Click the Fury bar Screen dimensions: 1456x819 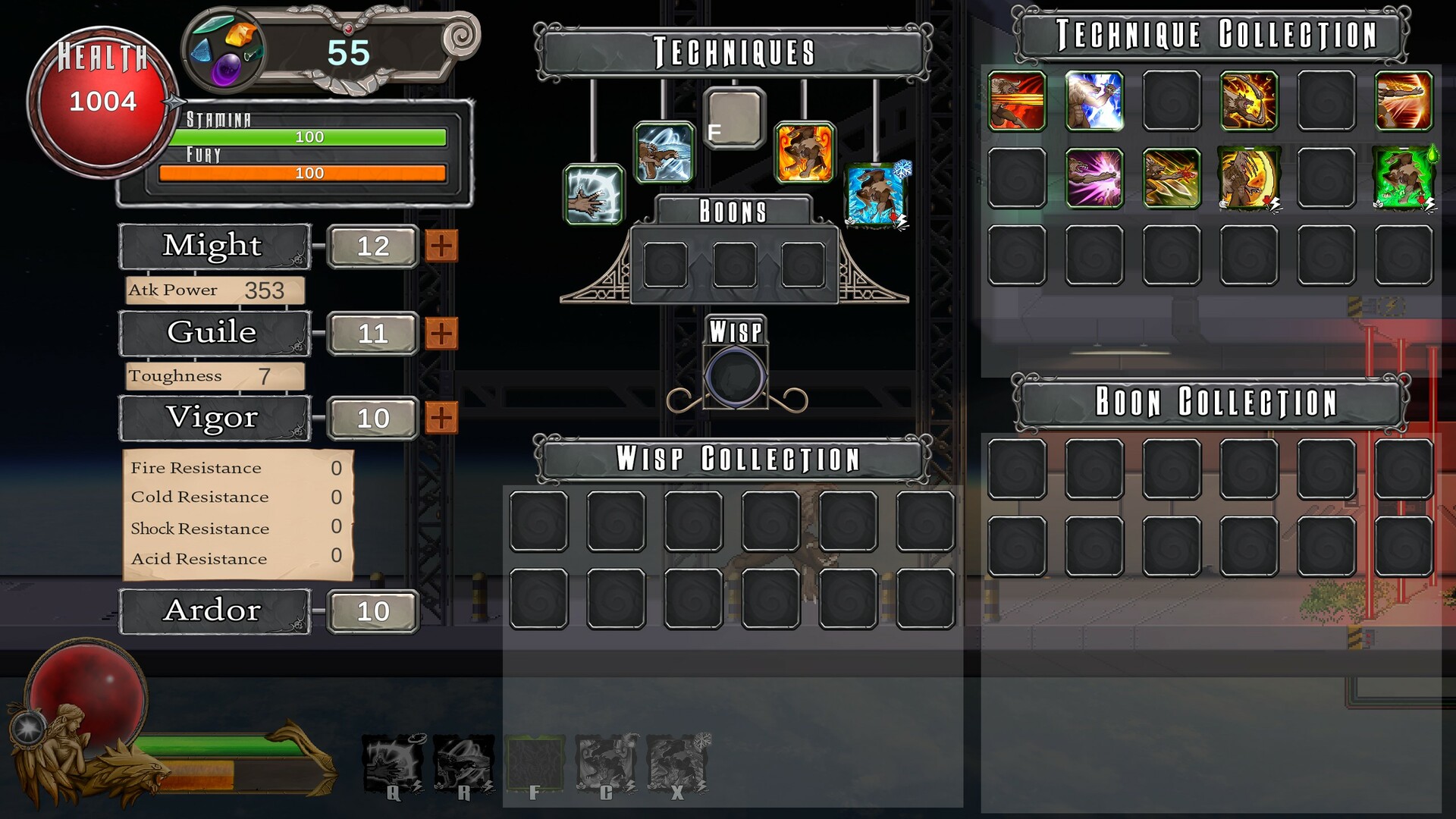tap(309, 172)
